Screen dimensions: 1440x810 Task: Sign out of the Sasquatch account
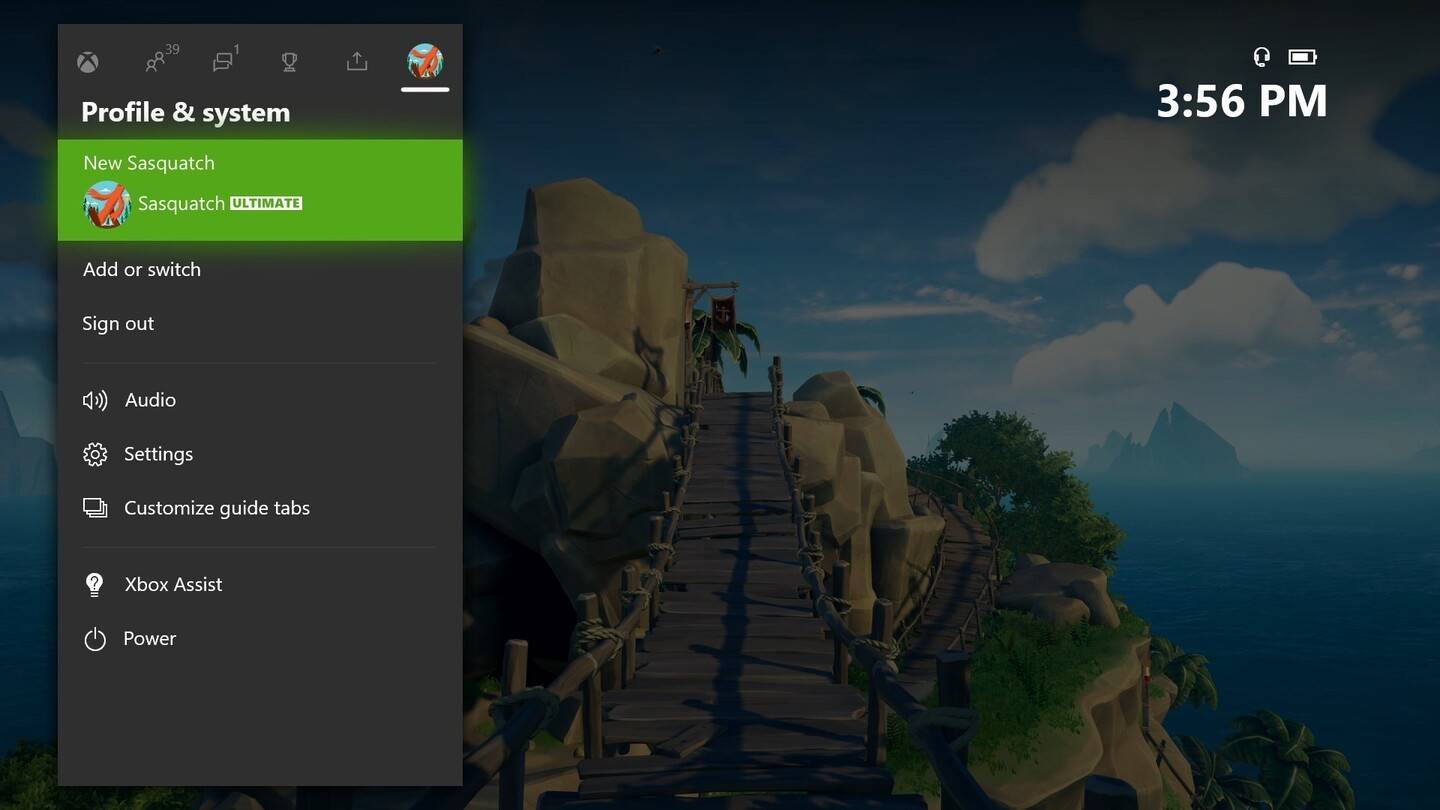click(x=117, y=323)
